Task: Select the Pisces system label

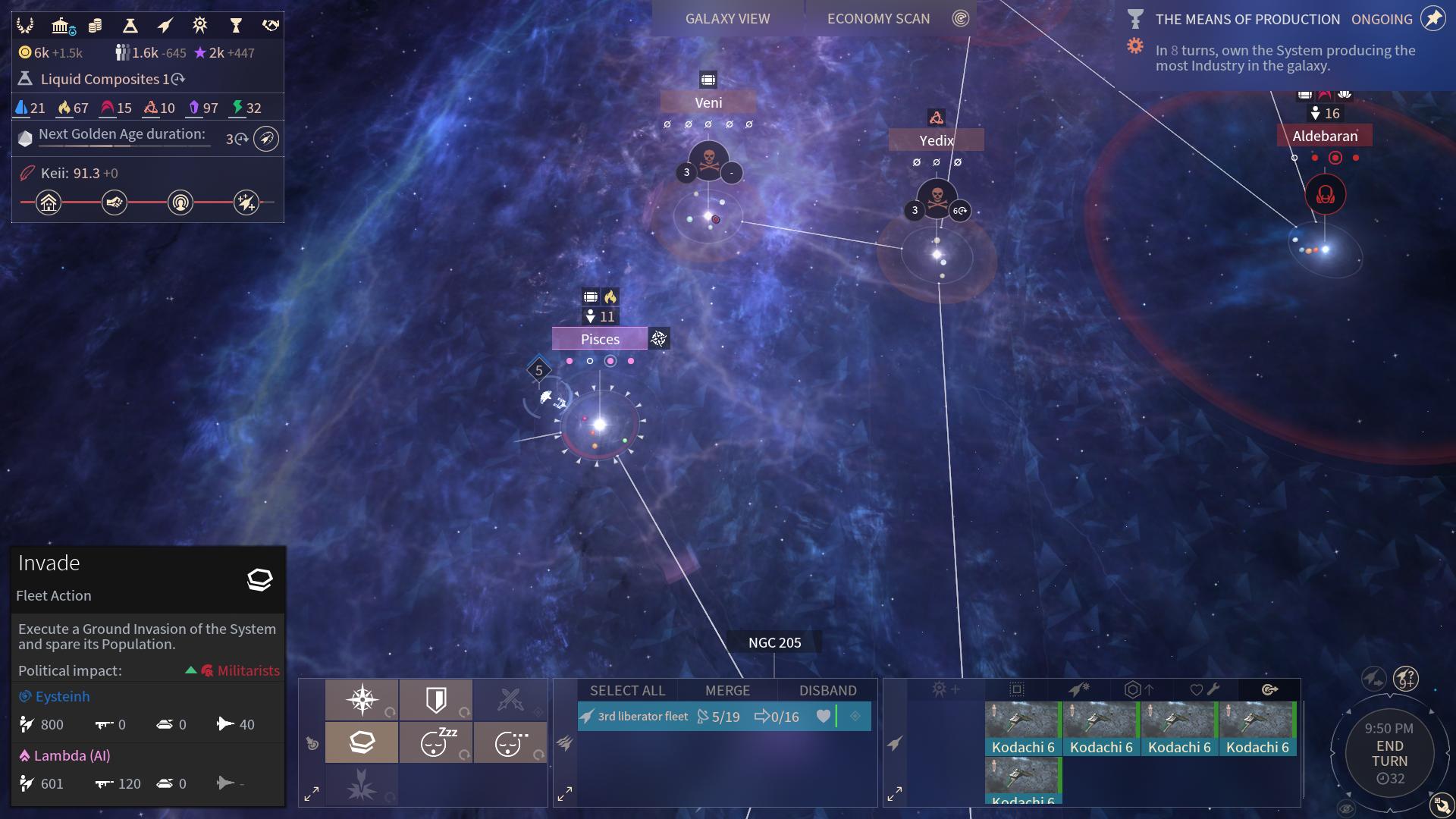Action: pos(600,339)
